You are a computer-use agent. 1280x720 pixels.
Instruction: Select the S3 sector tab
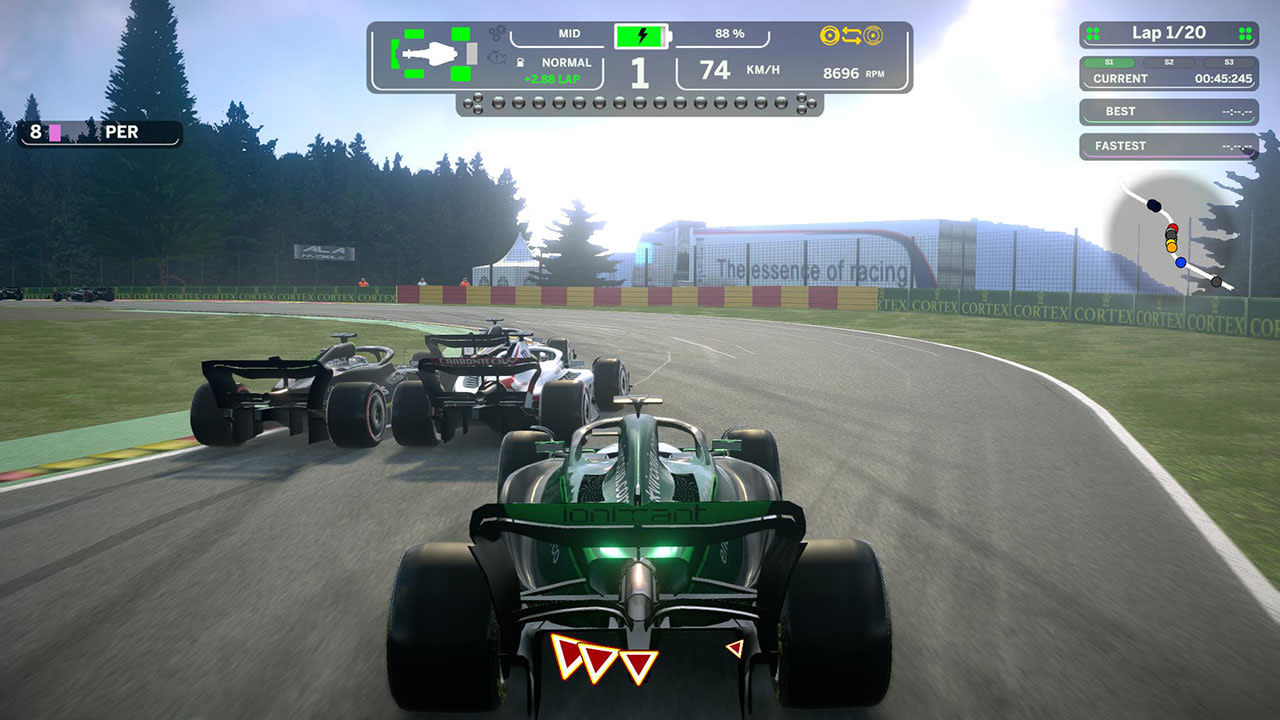pos(1229,63)
